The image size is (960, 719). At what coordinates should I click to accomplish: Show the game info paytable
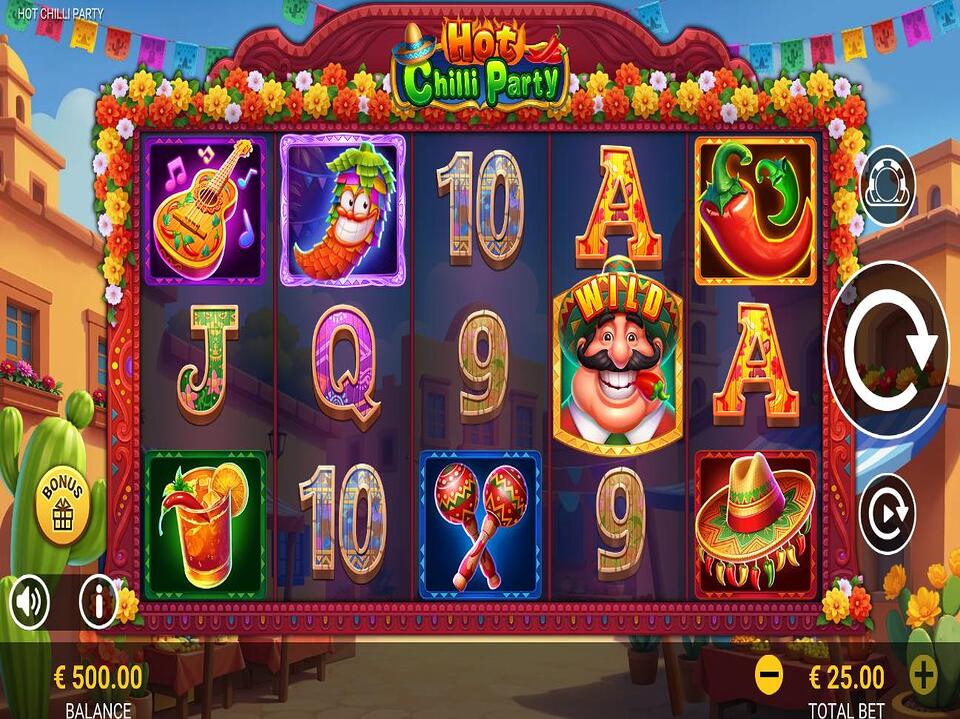(x=99, y=602)
